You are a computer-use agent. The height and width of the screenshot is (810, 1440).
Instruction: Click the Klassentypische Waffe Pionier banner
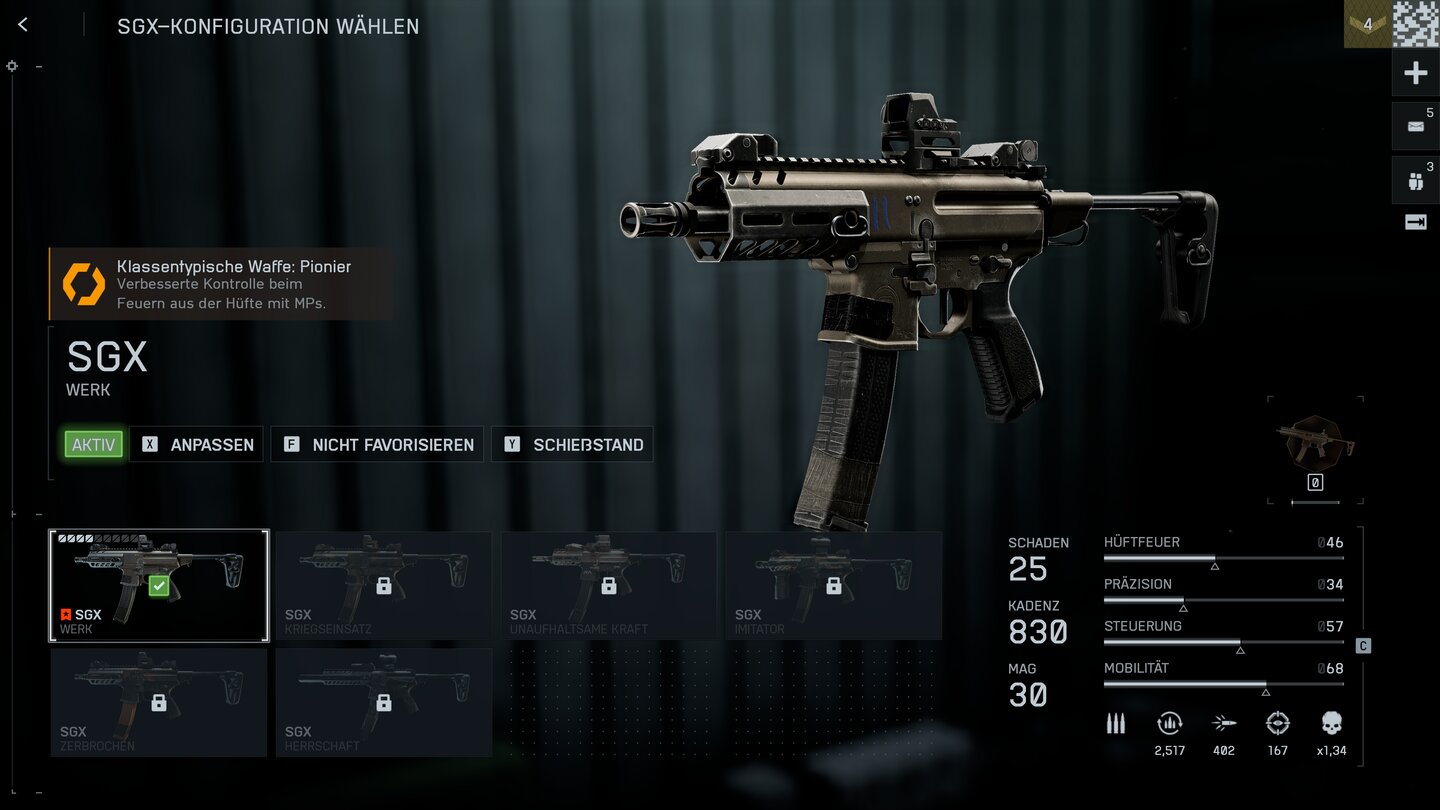221,284
